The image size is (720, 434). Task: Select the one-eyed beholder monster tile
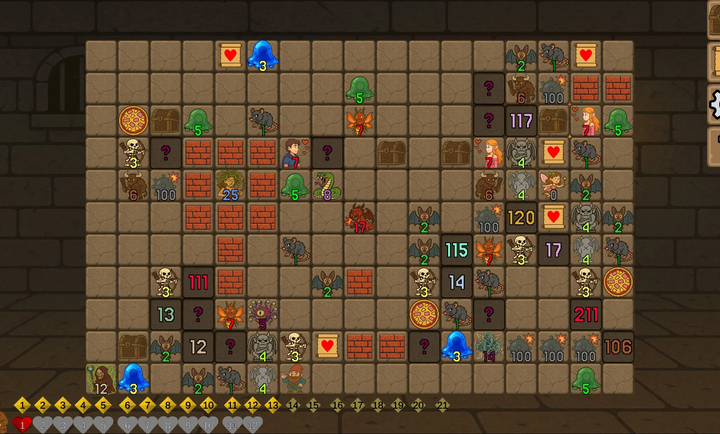(263, 315)
